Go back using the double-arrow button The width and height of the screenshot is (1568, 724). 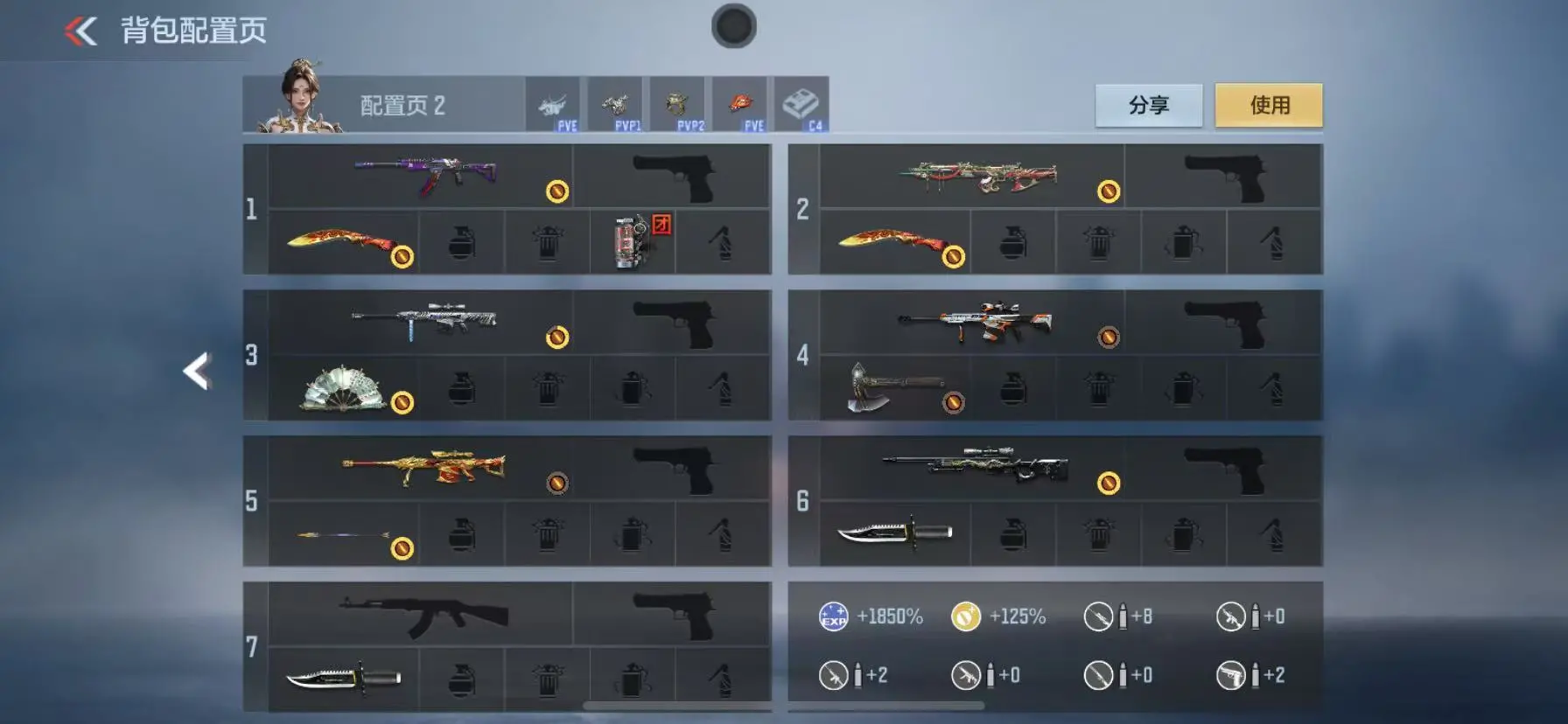(80, 31)
